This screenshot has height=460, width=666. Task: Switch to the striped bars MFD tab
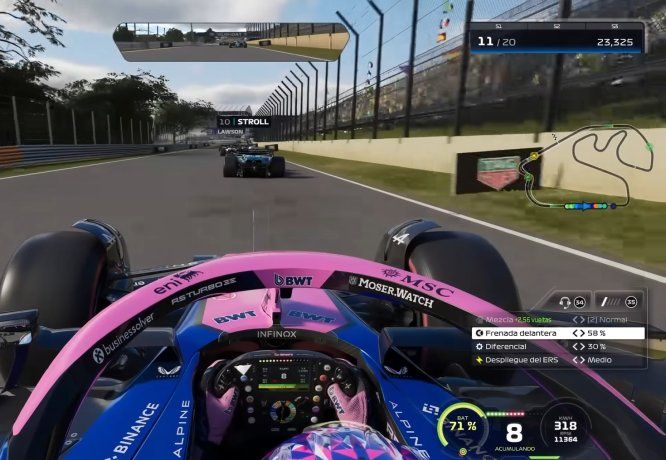pyautogui.click(x=619, y=301)
